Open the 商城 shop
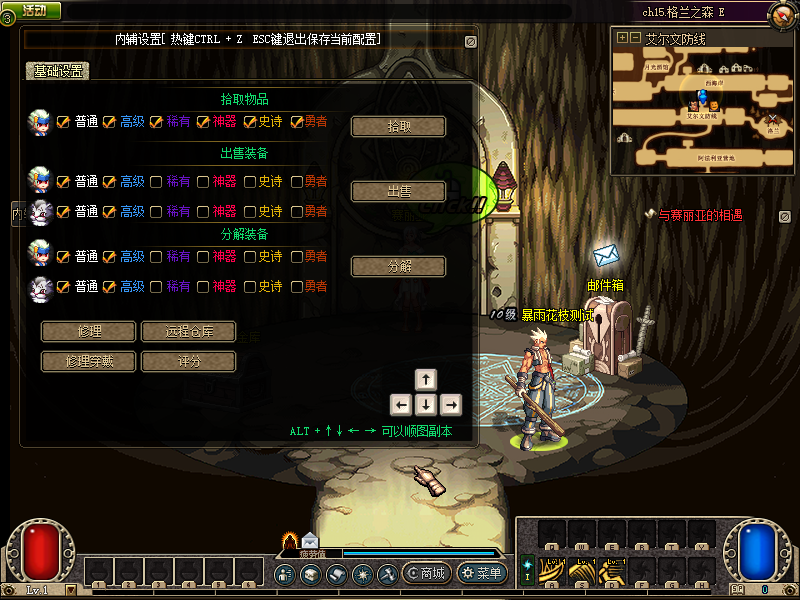The height and width of the screenshot is (600, 800). pyautogui.click(x=425, y=574)
